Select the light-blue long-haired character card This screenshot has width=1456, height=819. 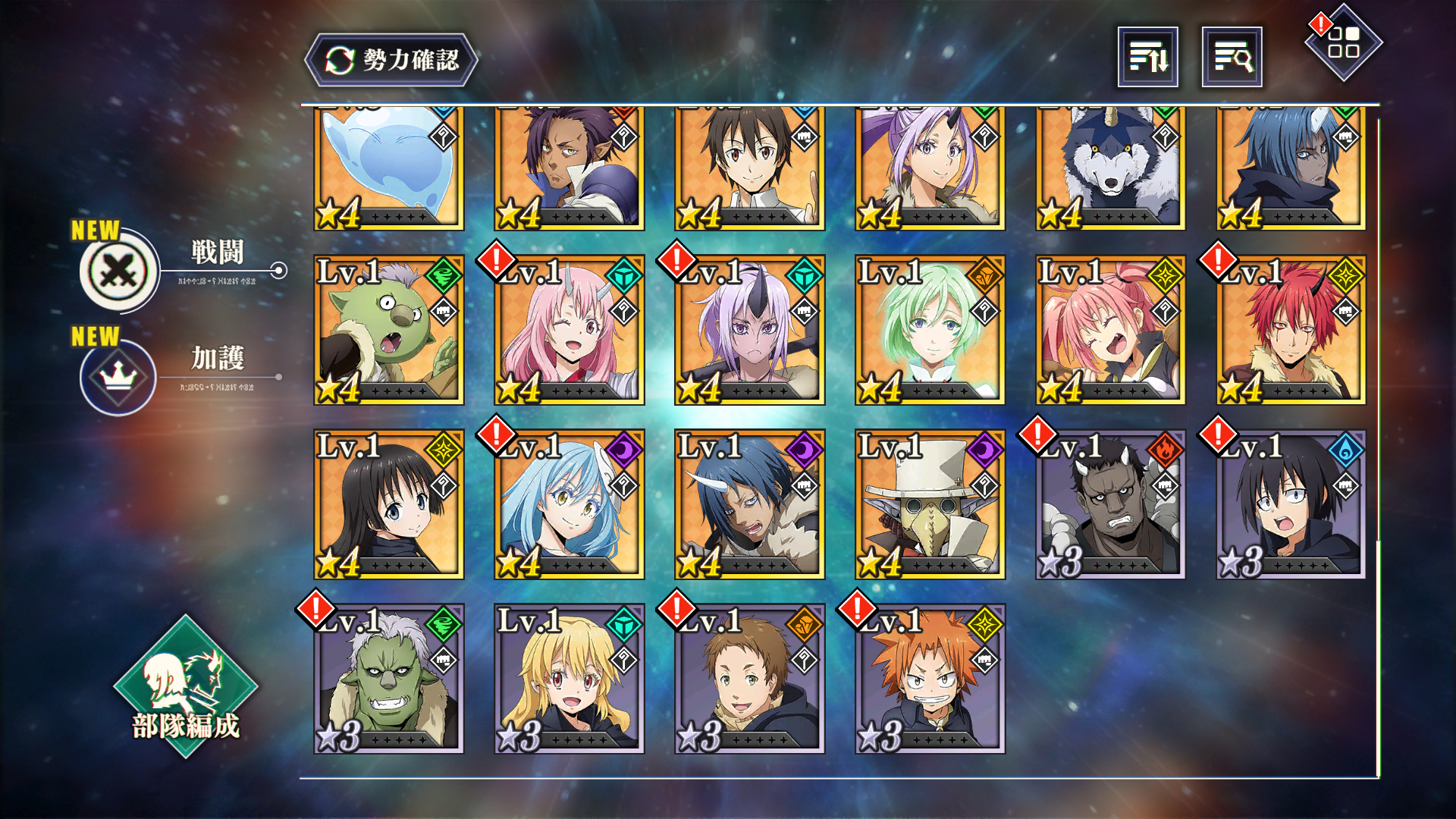(x=569, y=504)
